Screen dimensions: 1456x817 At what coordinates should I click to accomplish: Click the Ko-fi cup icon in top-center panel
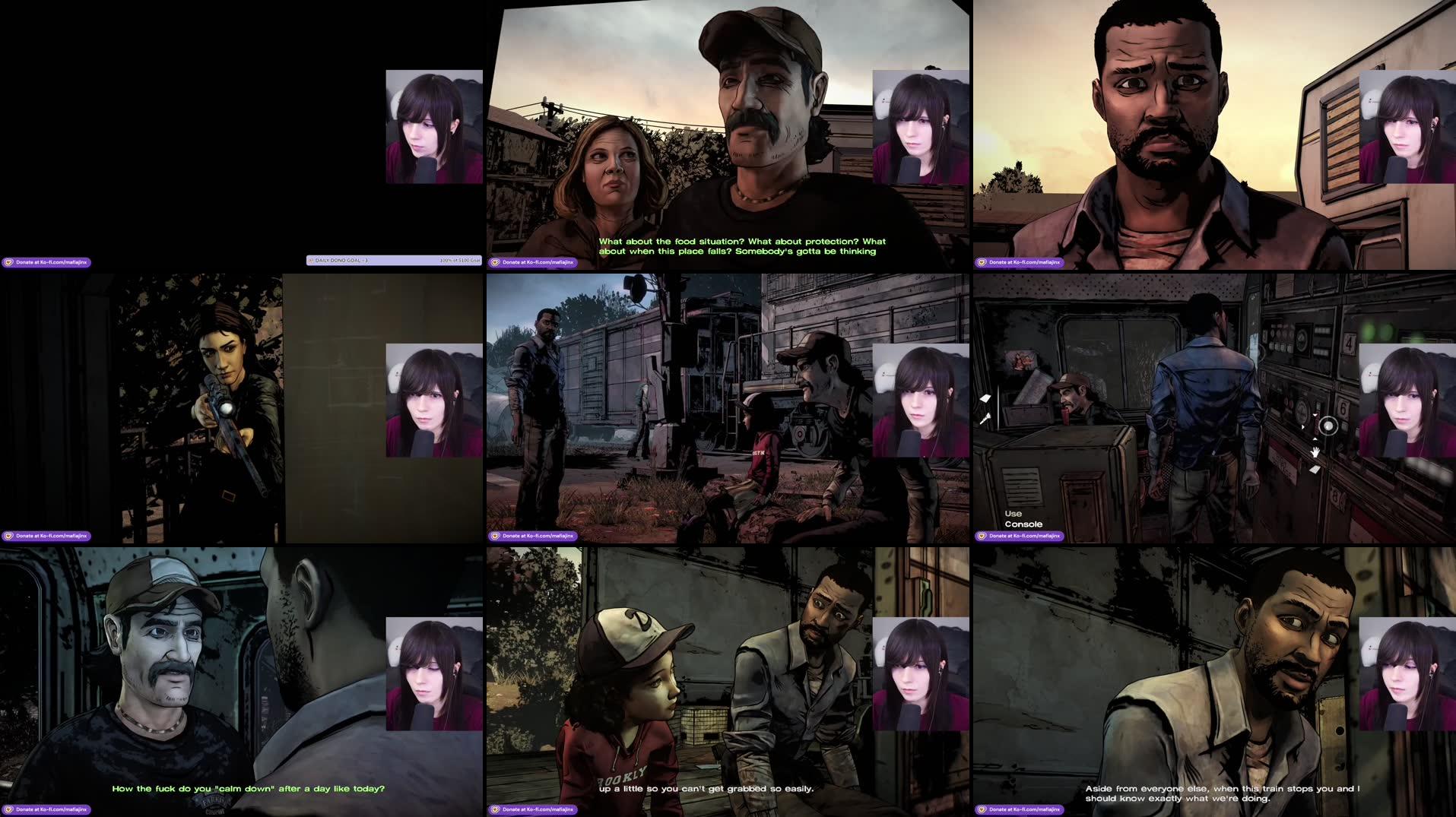coord(495,261)
